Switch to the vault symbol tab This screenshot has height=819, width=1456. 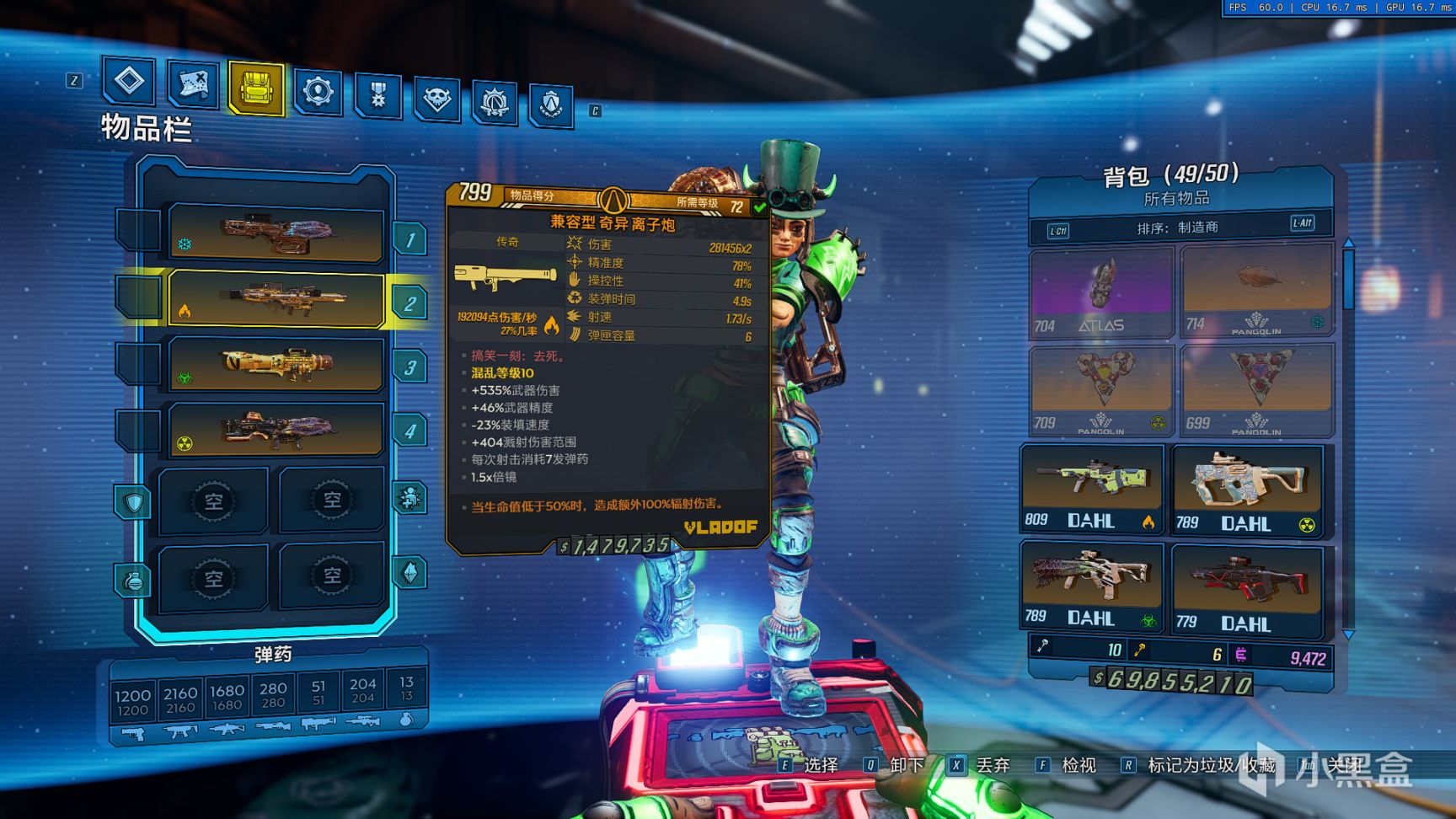coord(551,104)
